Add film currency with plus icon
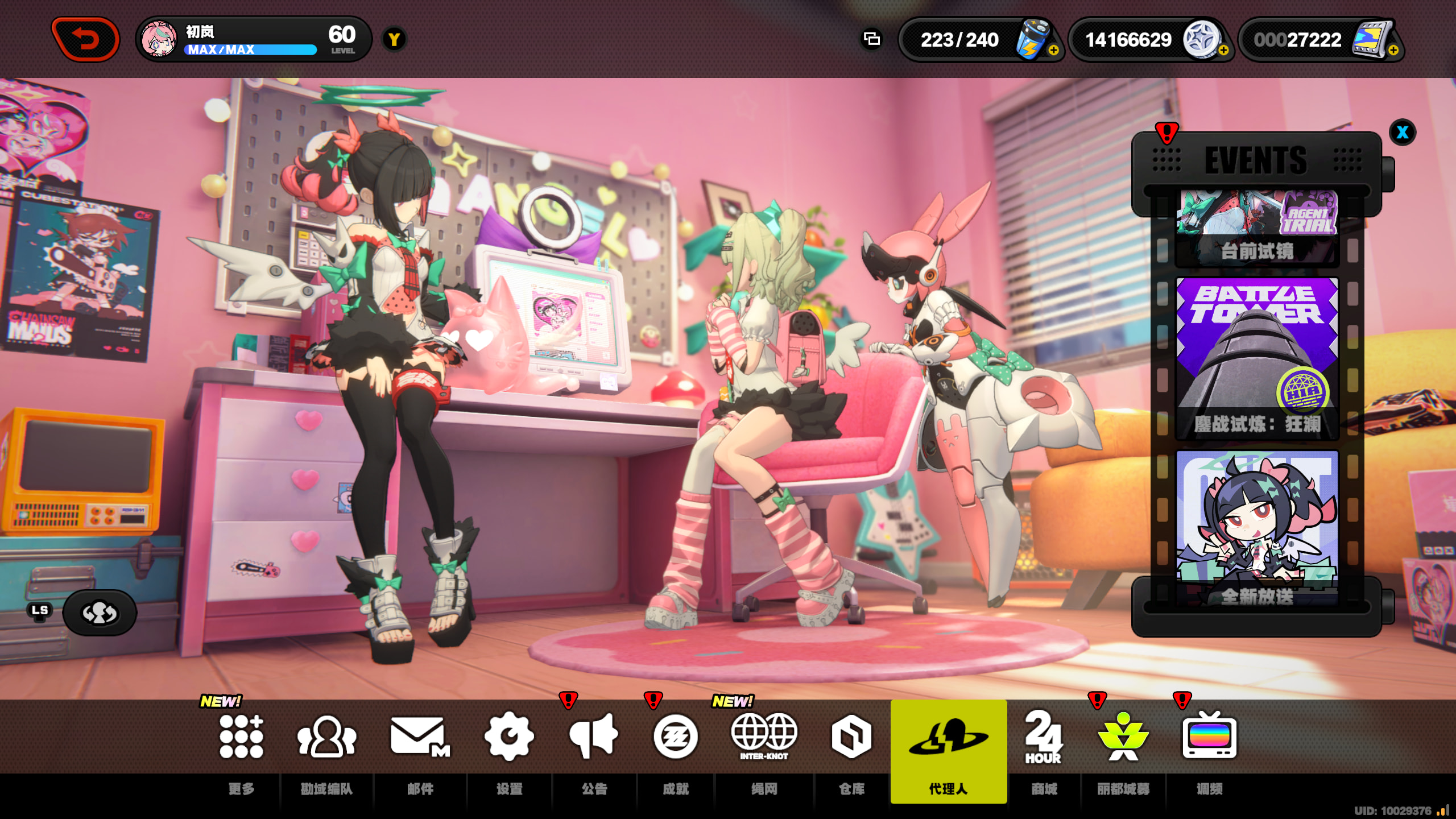 (1393, 51)
